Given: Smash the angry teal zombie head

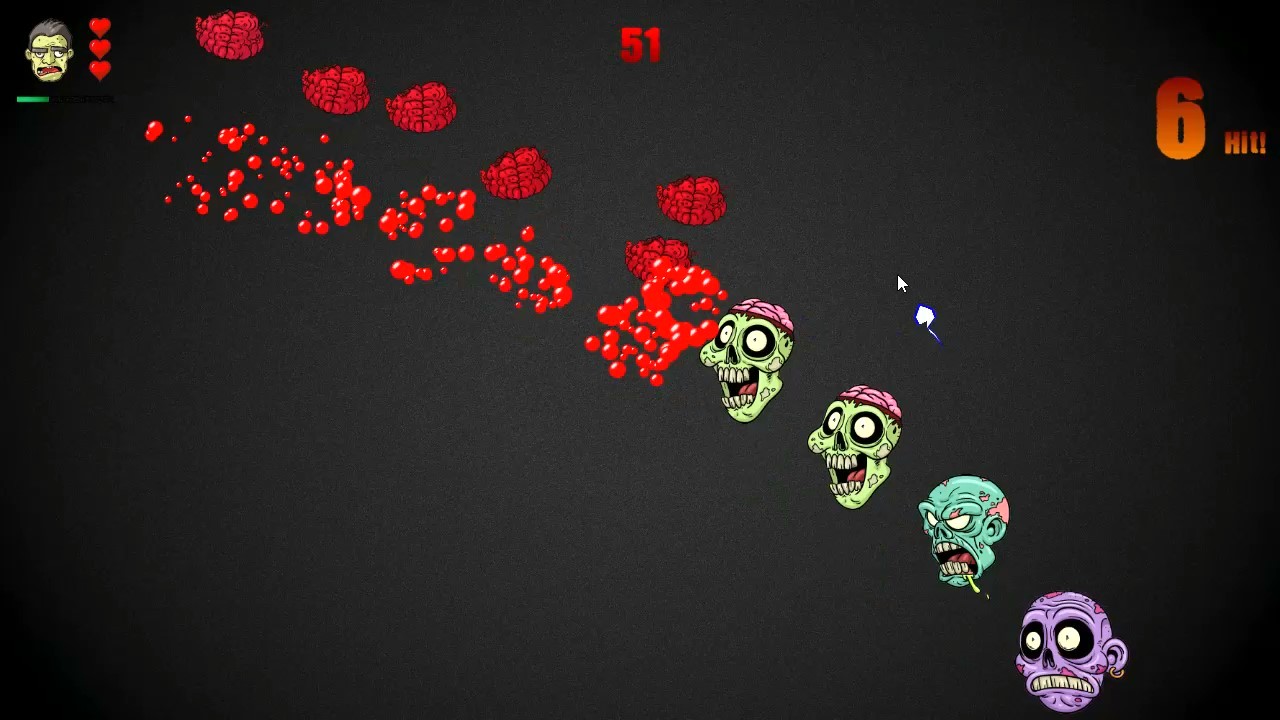Looking at the screenshot, I should (963, 530).
